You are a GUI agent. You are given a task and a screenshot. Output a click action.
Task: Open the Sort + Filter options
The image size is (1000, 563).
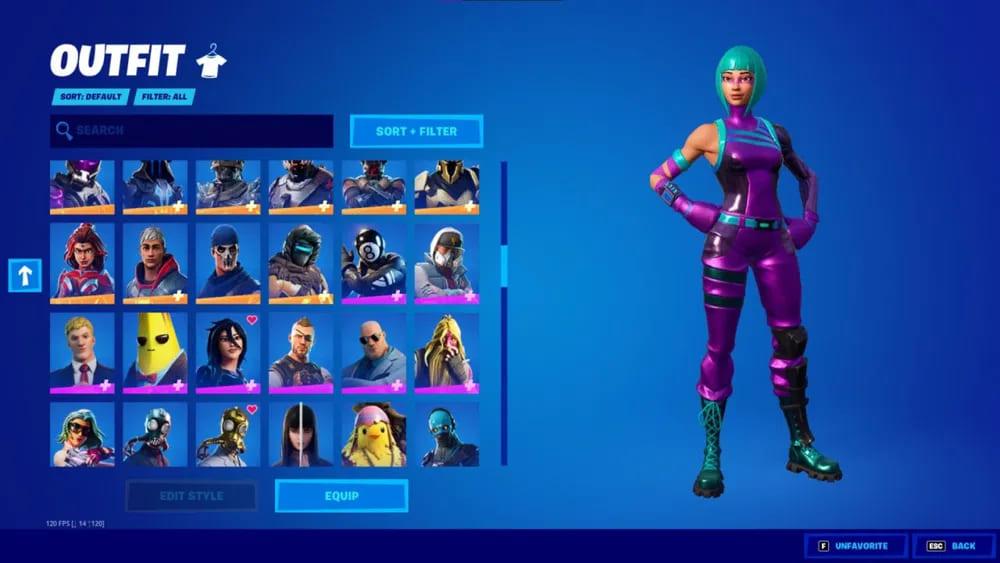tap(416, 131)
